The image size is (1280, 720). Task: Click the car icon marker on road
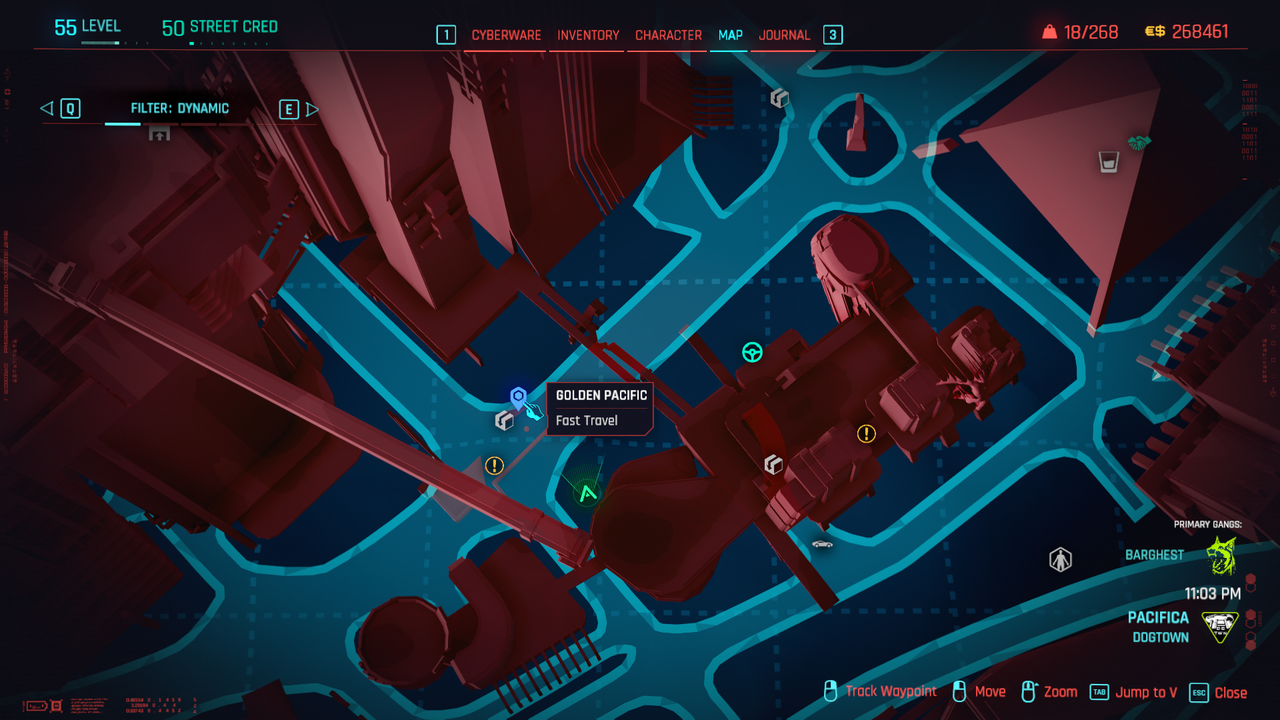tap(822, 544)
